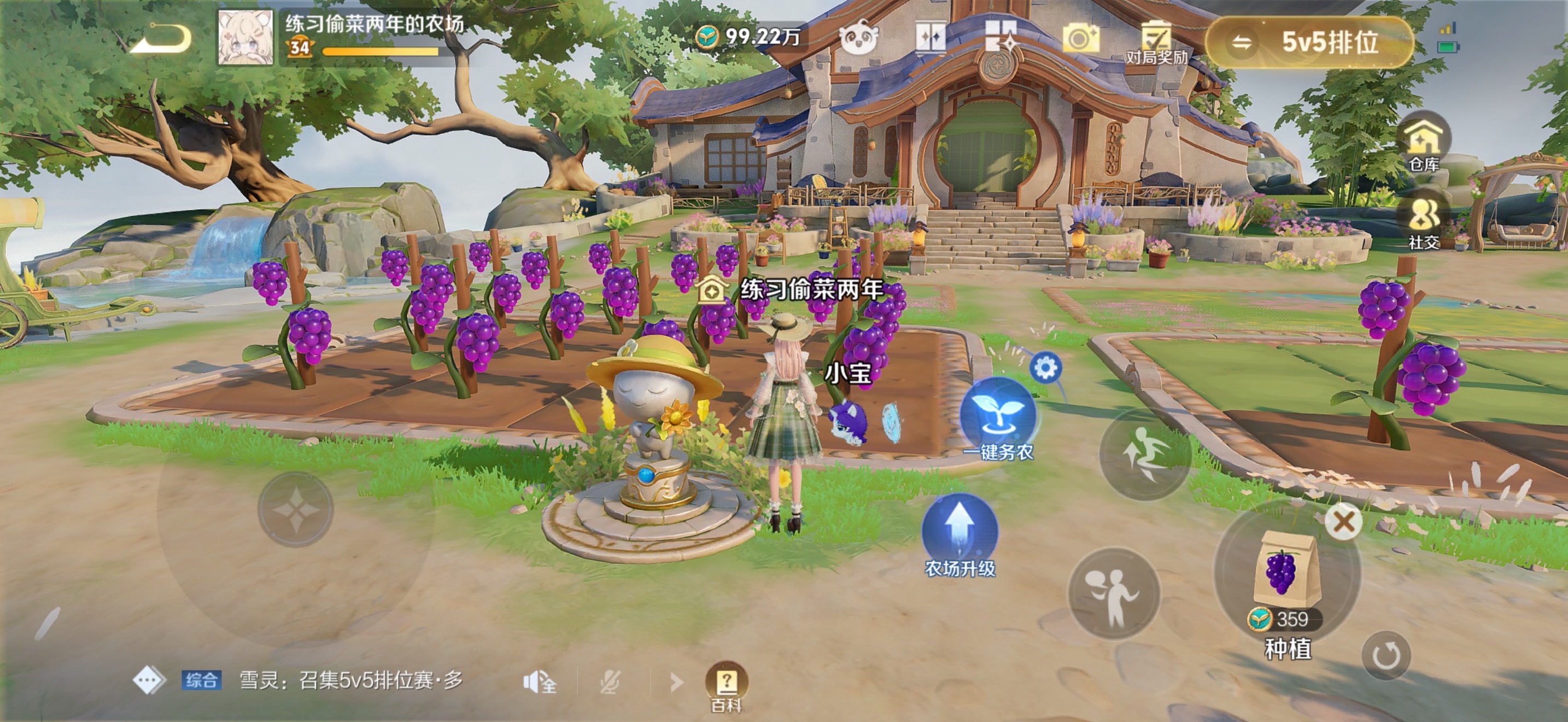Tap the jump action button
The image size is (1568, 722).
[x=1144, y=455]
